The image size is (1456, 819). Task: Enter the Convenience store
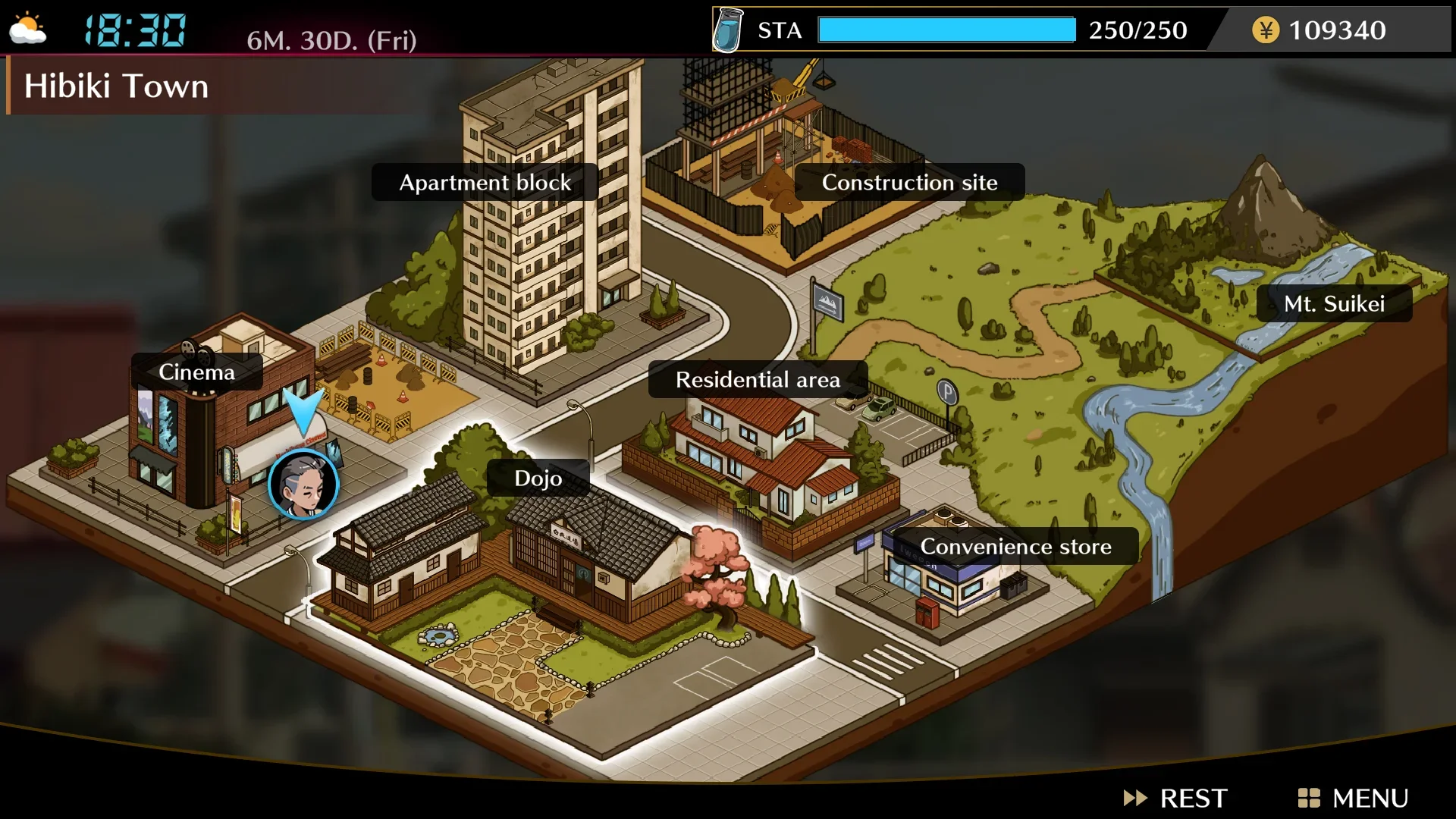(x=1015, y=546)
